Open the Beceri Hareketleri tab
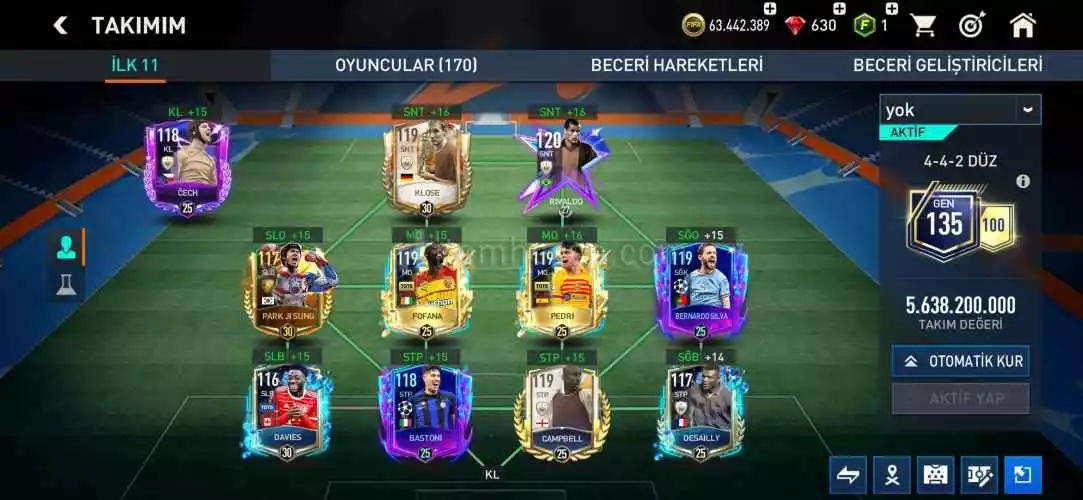Image resolution: width=1083 pixels, height=500 pixels. (x=676, y=65)
